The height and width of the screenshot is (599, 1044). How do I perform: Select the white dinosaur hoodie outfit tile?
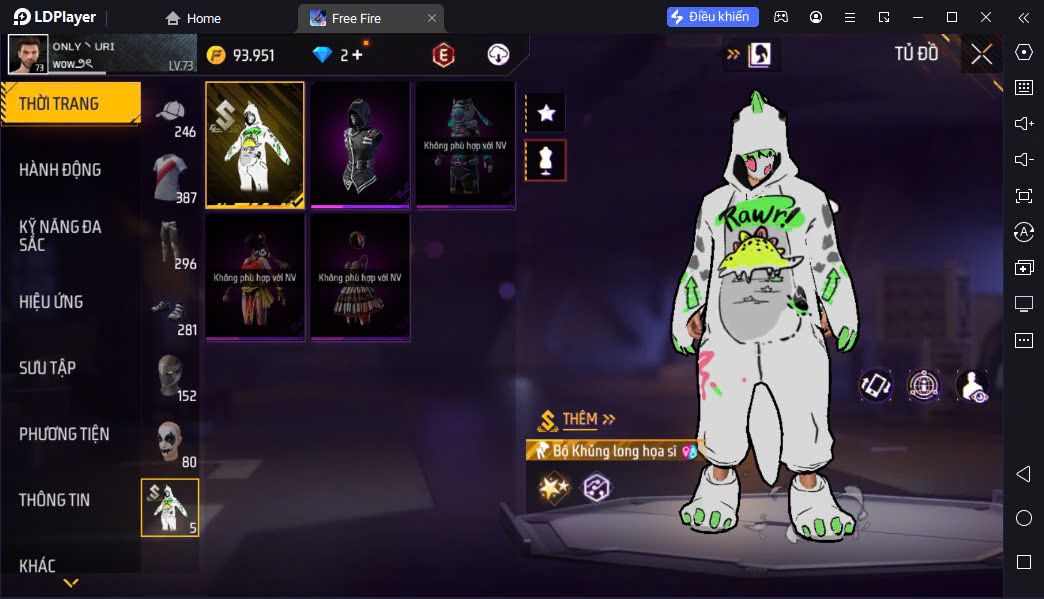tap(255, 144)
